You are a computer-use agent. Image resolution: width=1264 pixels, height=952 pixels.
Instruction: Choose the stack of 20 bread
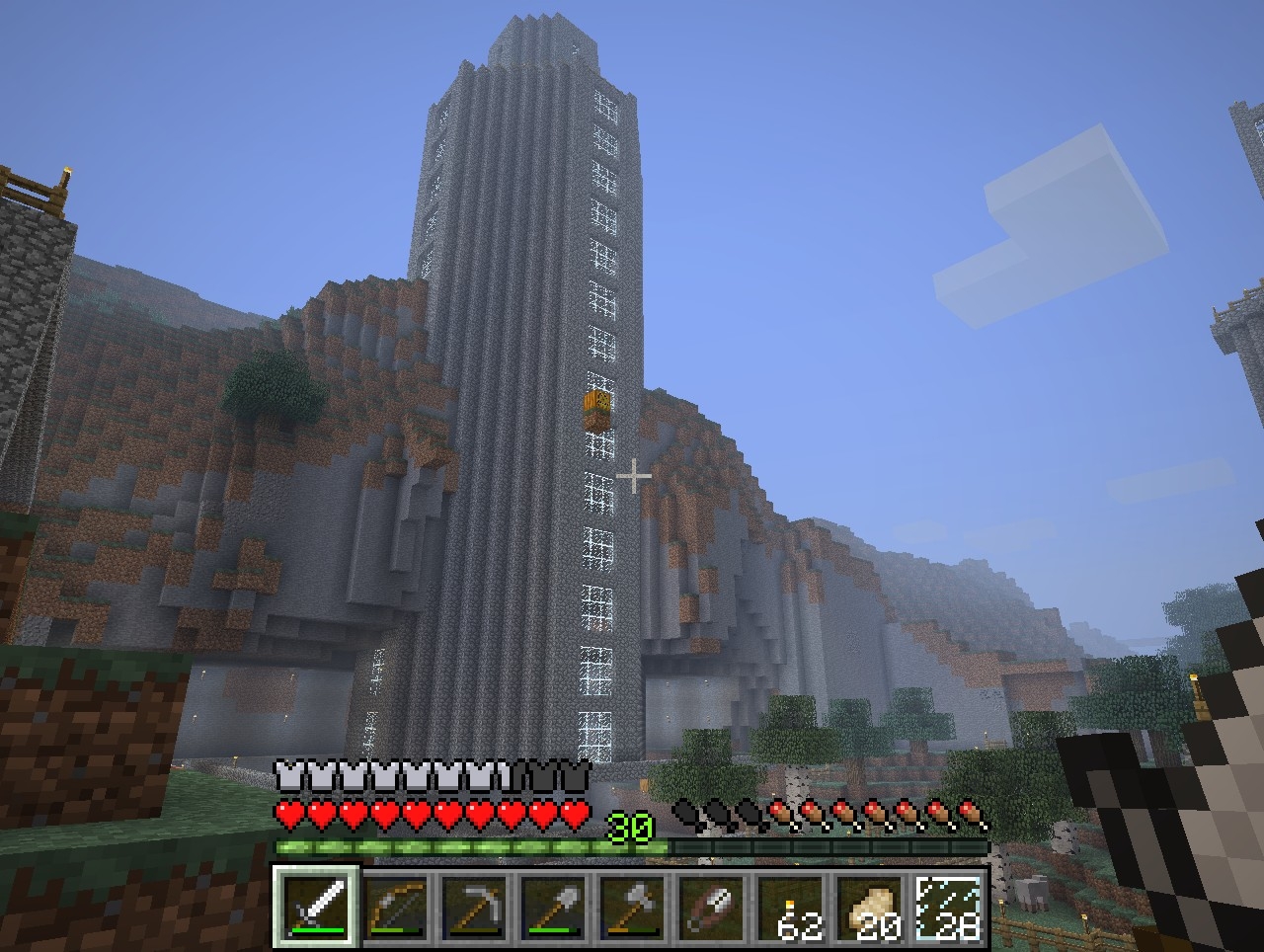point(870,907)
